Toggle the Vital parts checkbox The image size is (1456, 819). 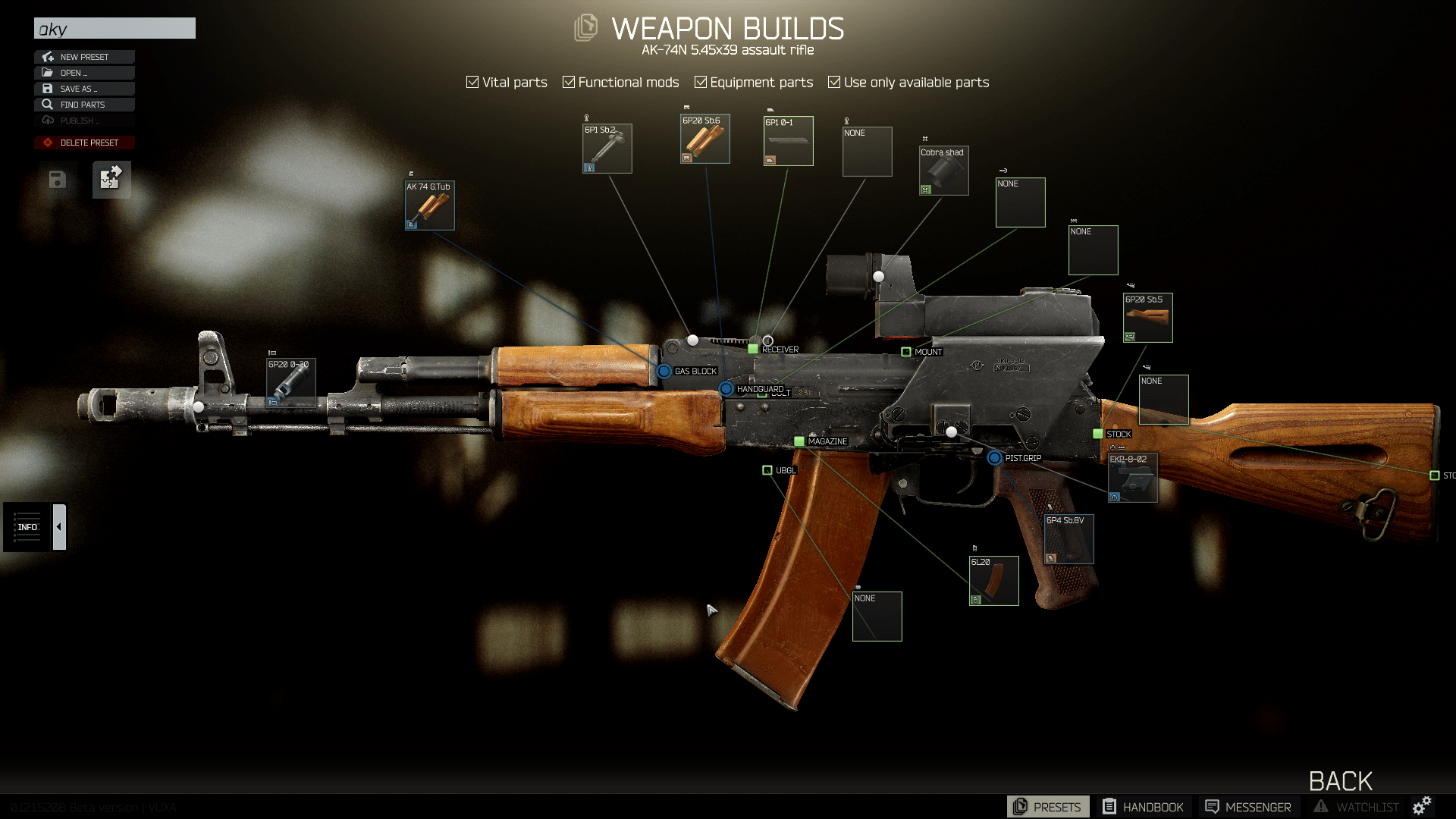pos(472,82)
